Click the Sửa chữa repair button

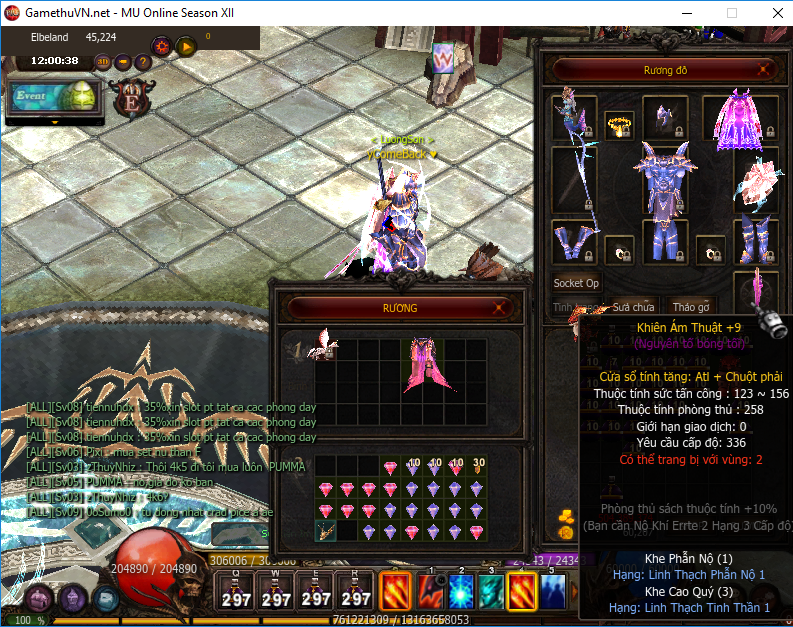(633, 307)
